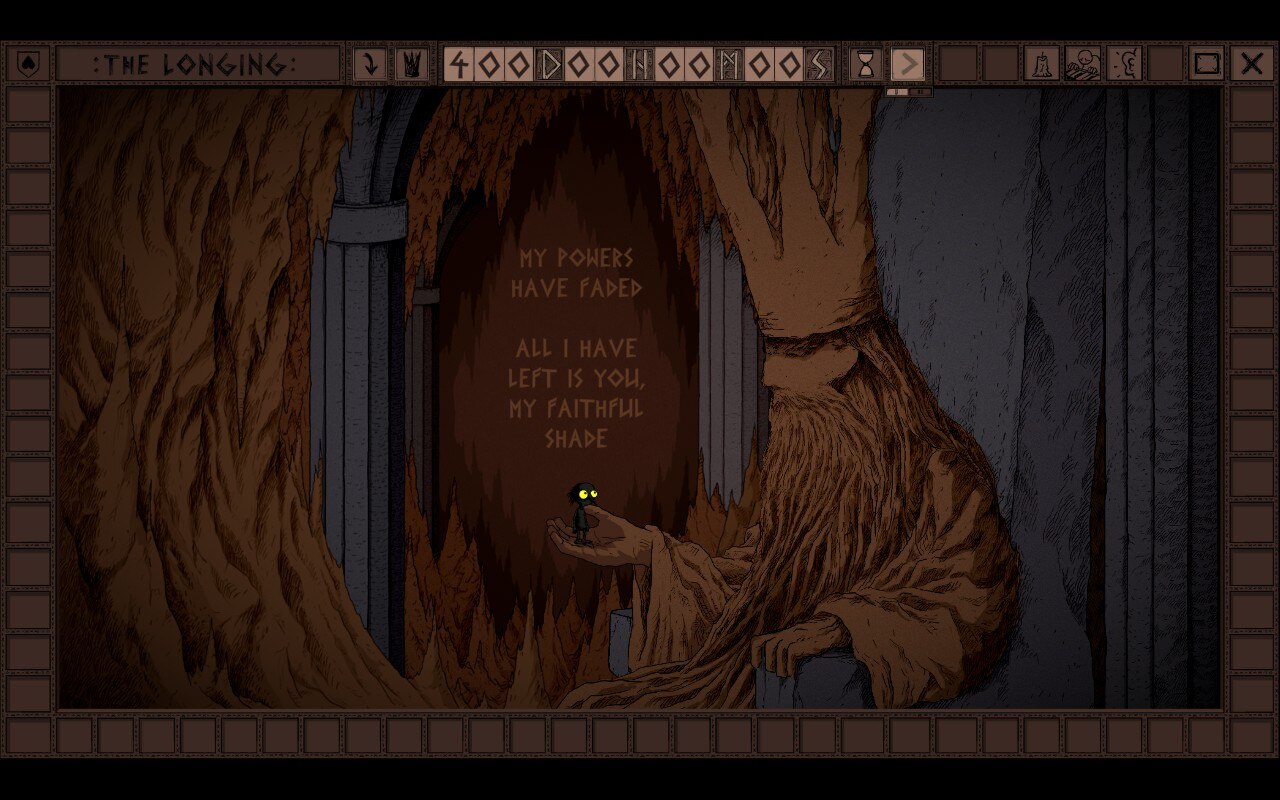Select the downward arrow button
The image size is (1280, 800).
pyautogui.click(x=371, y=65)
